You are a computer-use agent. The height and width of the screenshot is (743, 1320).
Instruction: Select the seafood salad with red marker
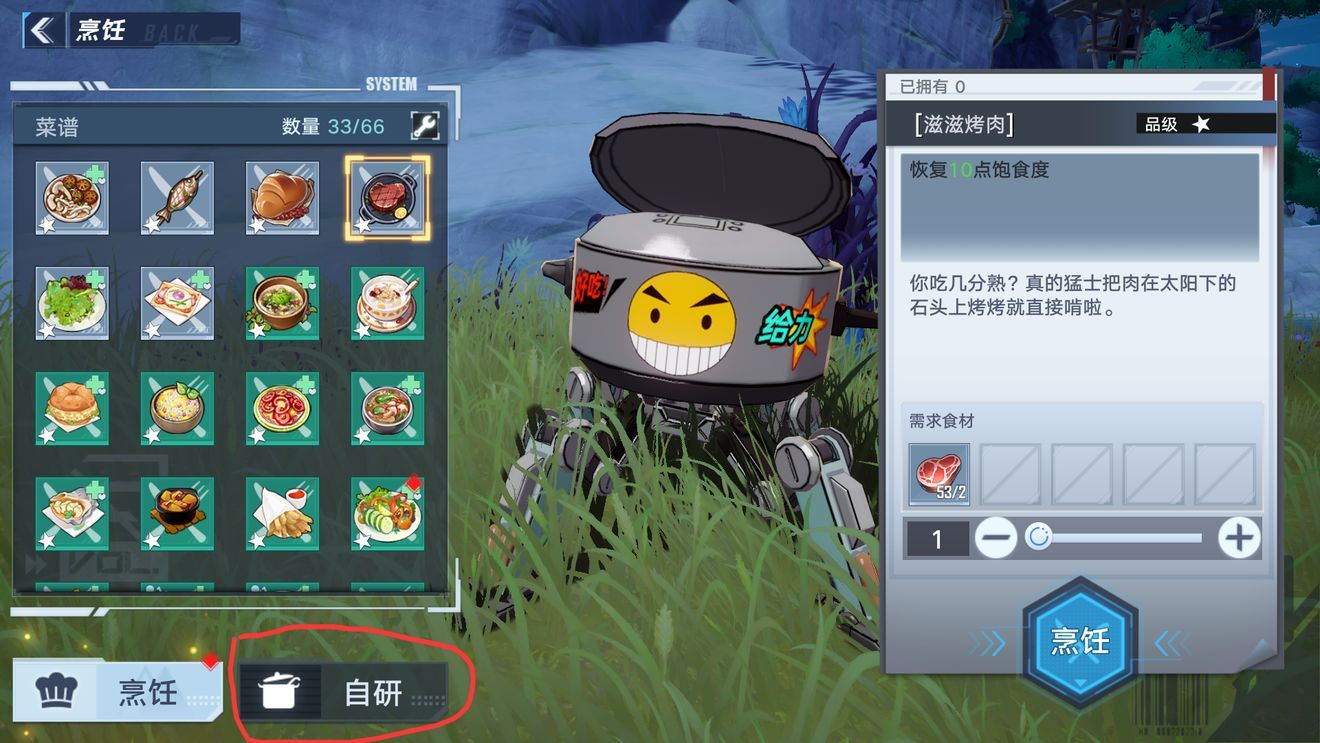pyautogui.click(x=387, y=513)
